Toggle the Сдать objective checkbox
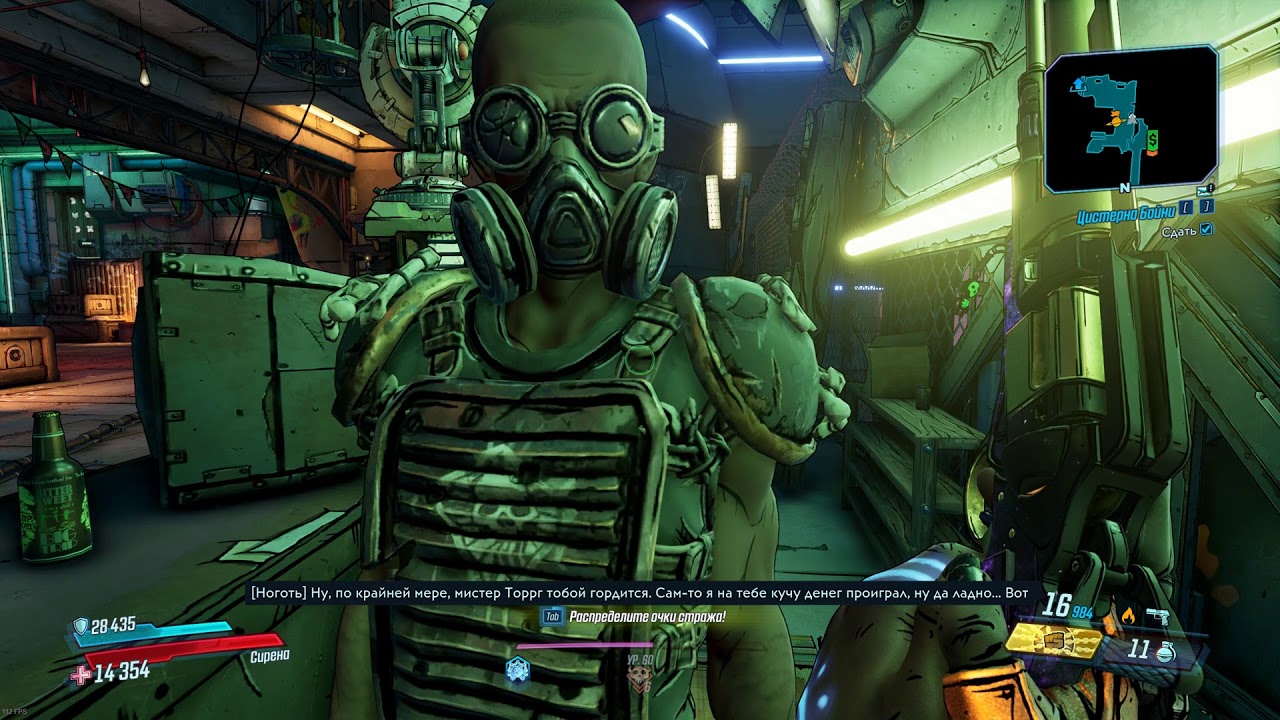Viewport: 1280px width, 720px height. 1205,230
